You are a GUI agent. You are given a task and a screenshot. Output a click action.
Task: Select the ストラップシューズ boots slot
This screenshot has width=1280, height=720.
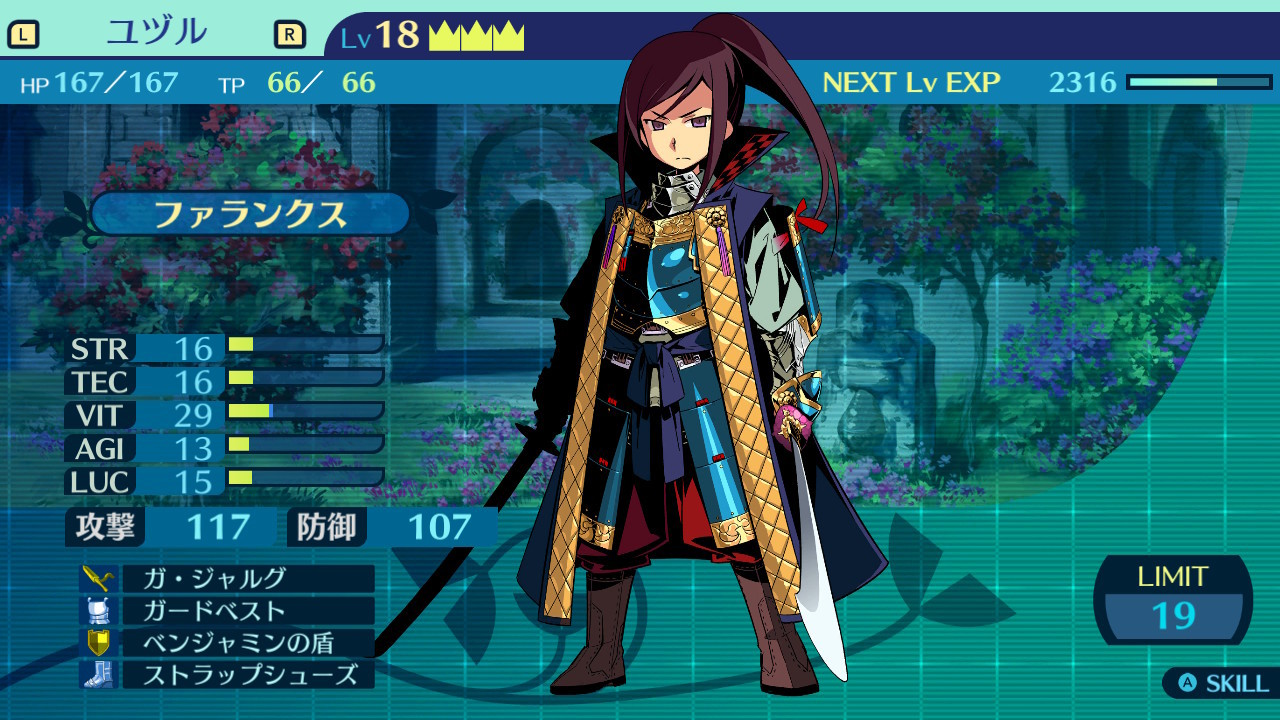click(x=228, y=674)
